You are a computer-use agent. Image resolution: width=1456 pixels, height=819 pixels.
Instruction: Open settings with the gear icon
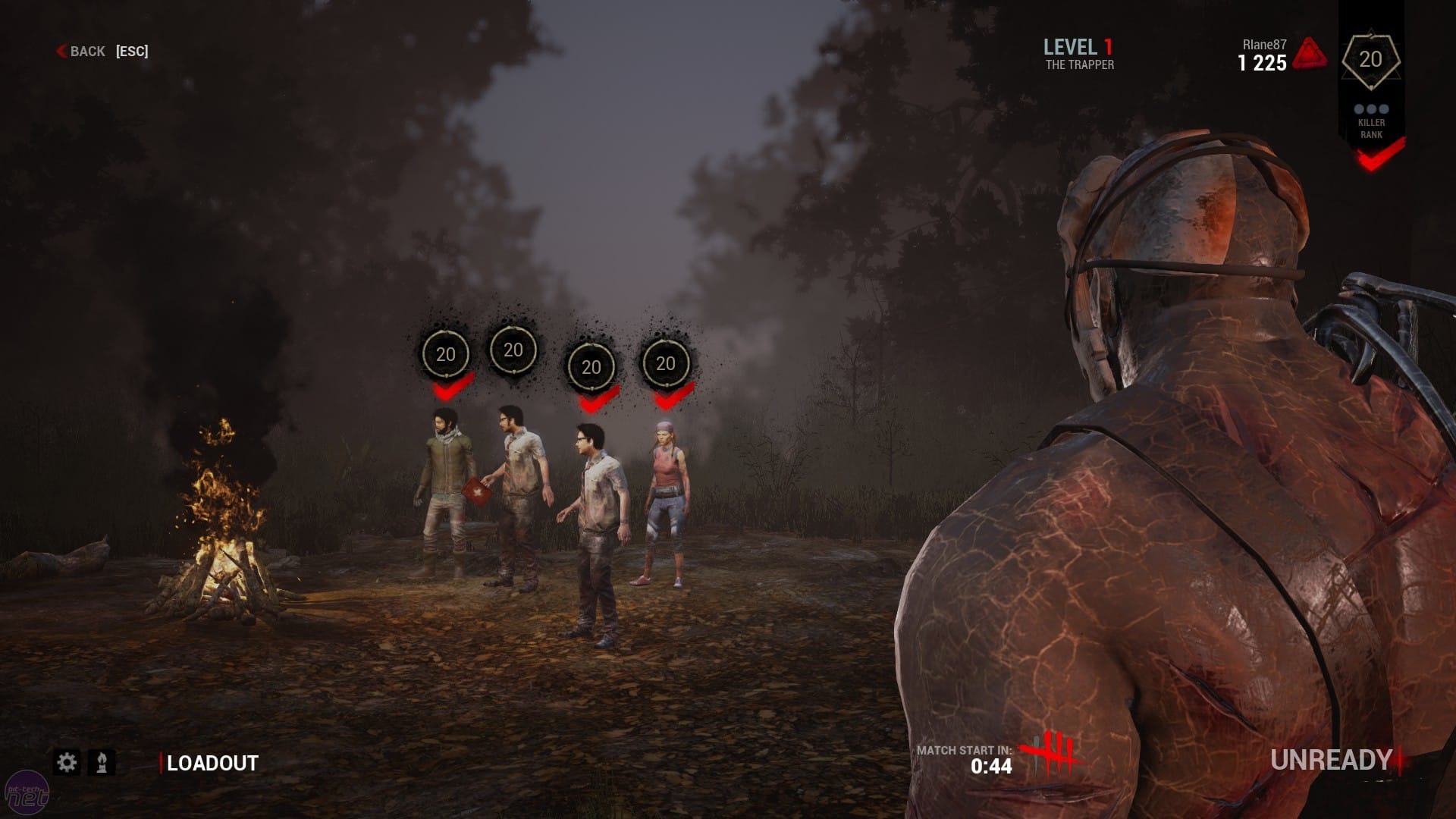[x=67, y=762]
